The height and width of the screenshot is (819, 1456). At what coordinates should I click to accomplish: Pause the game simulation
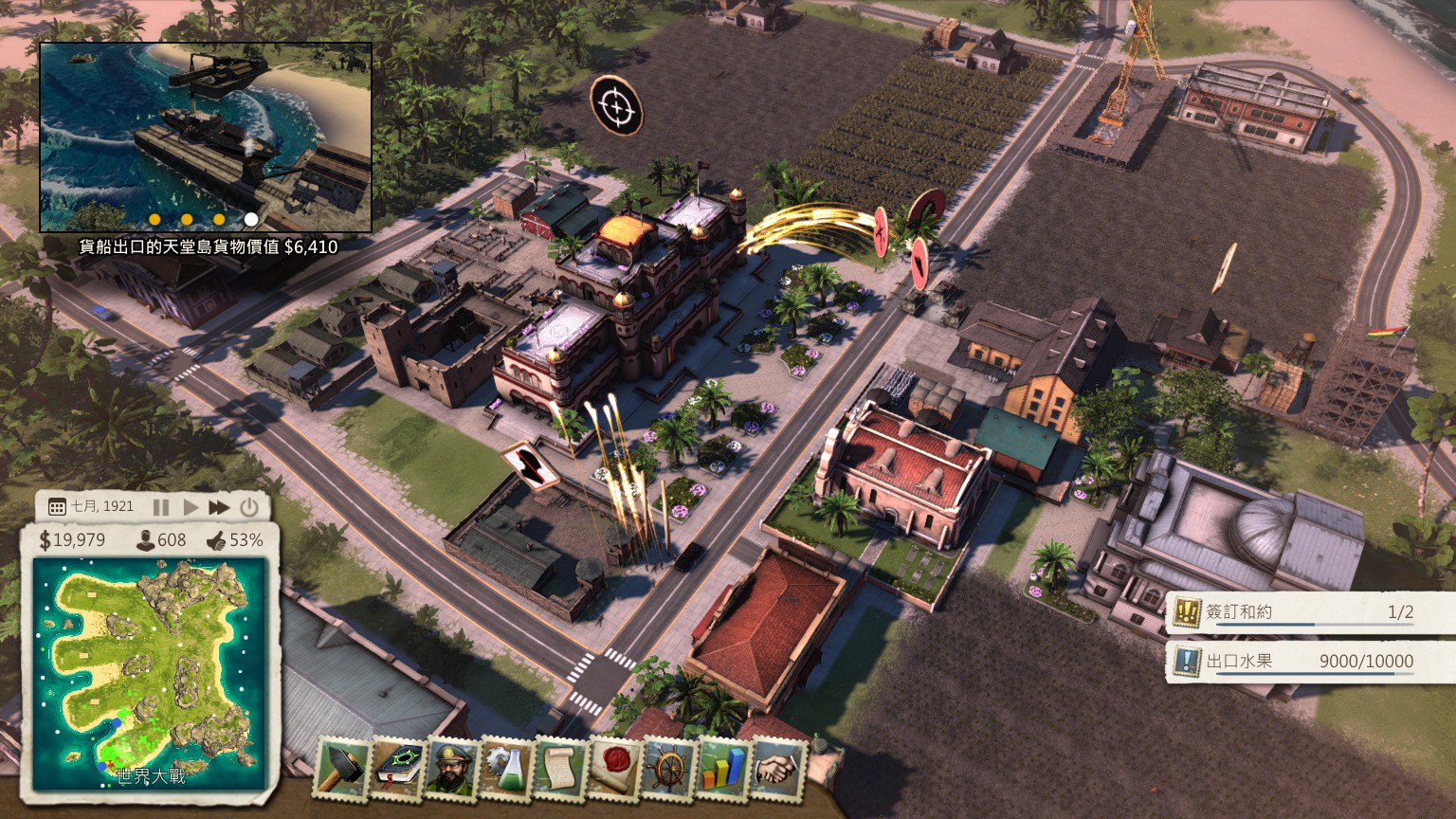(x=161, y=507)
